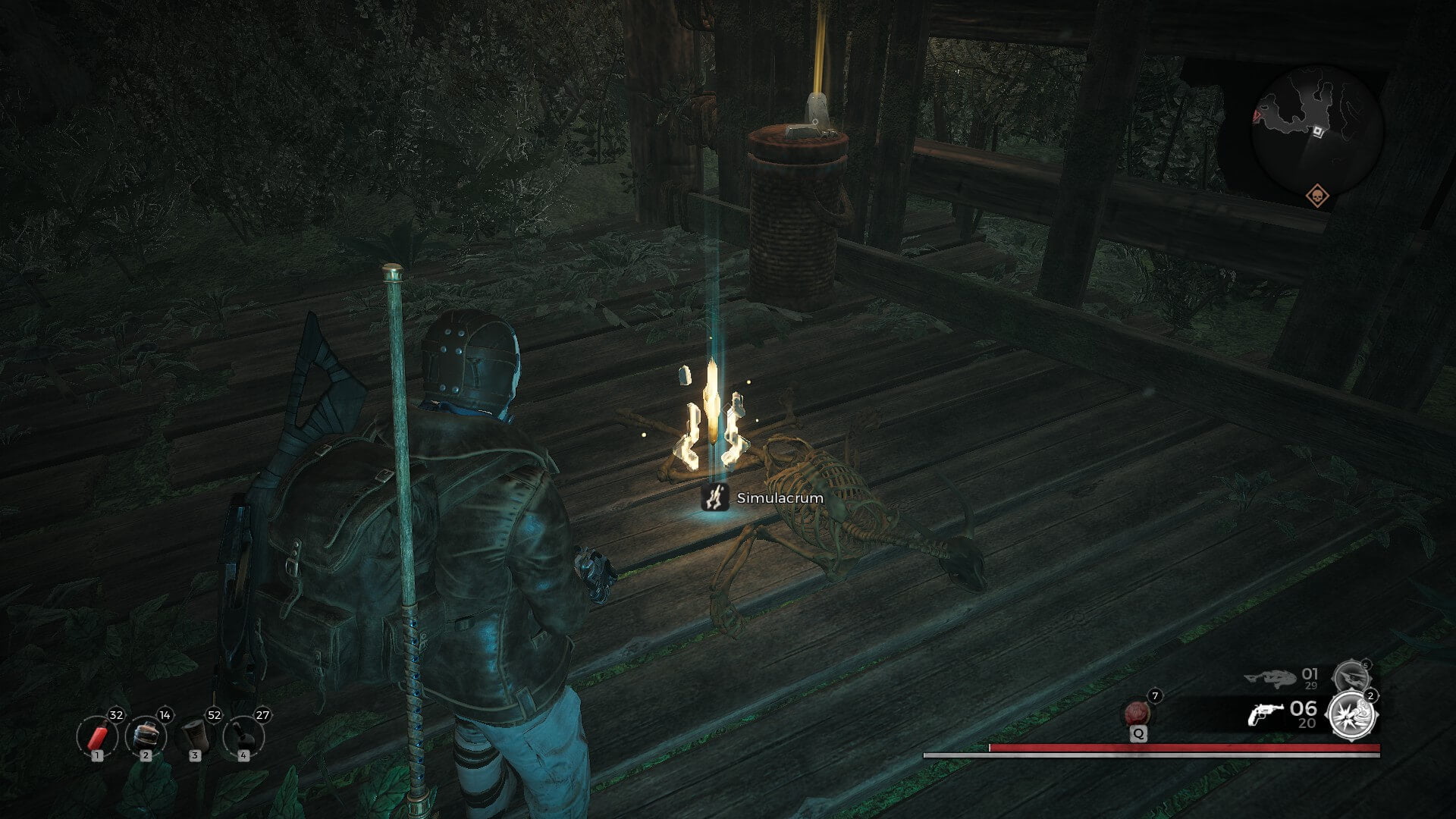Select the red vial consumable in slot 1
The image size is (1456, 819).
pyautogui.click(x=97, y=736)
